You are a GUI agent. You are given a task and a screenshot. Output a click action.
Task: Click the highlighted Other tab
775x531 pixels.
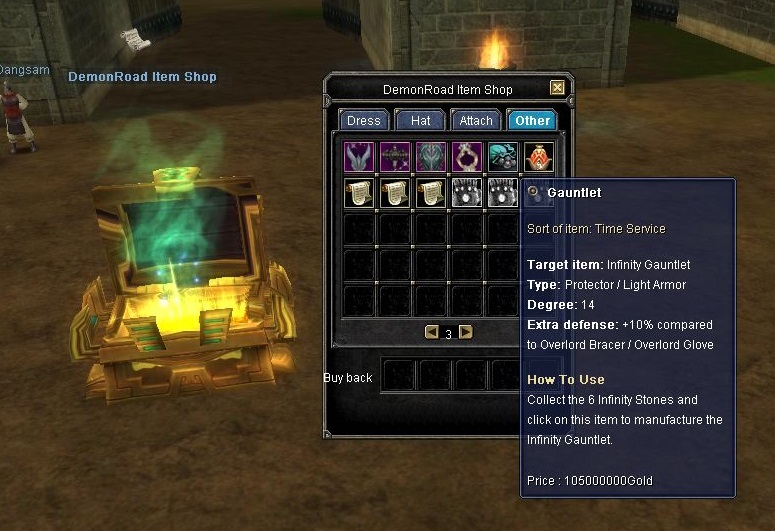[x=532, y=120]
